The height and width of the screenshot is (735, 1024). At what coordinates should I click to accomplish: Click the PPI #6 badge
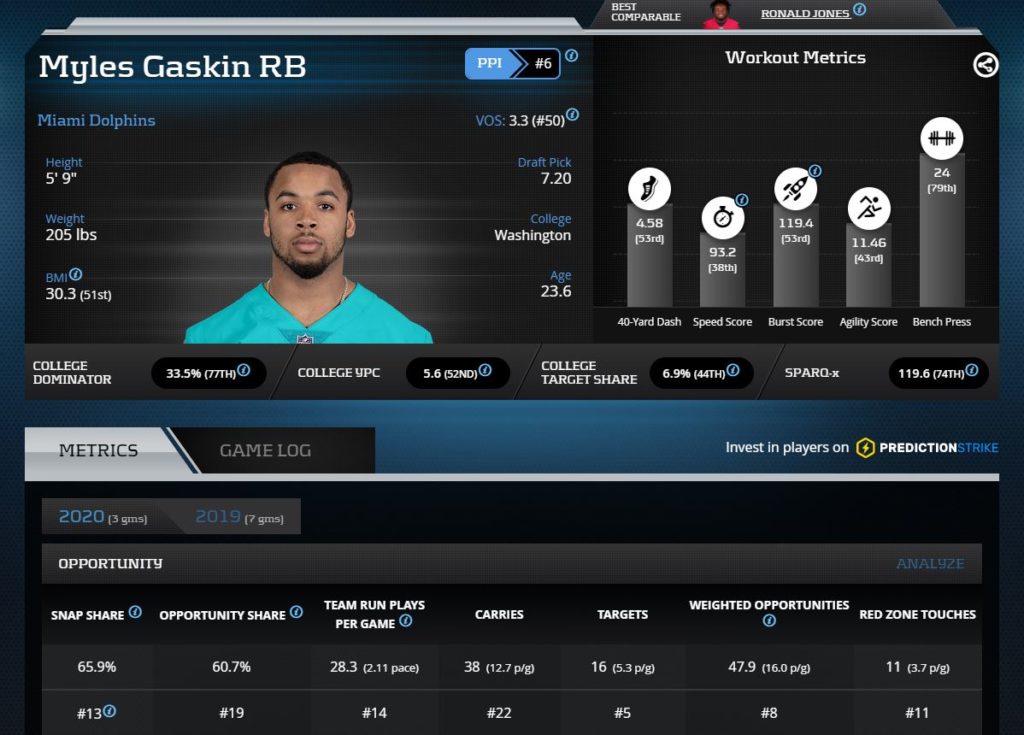pos(512,63)
